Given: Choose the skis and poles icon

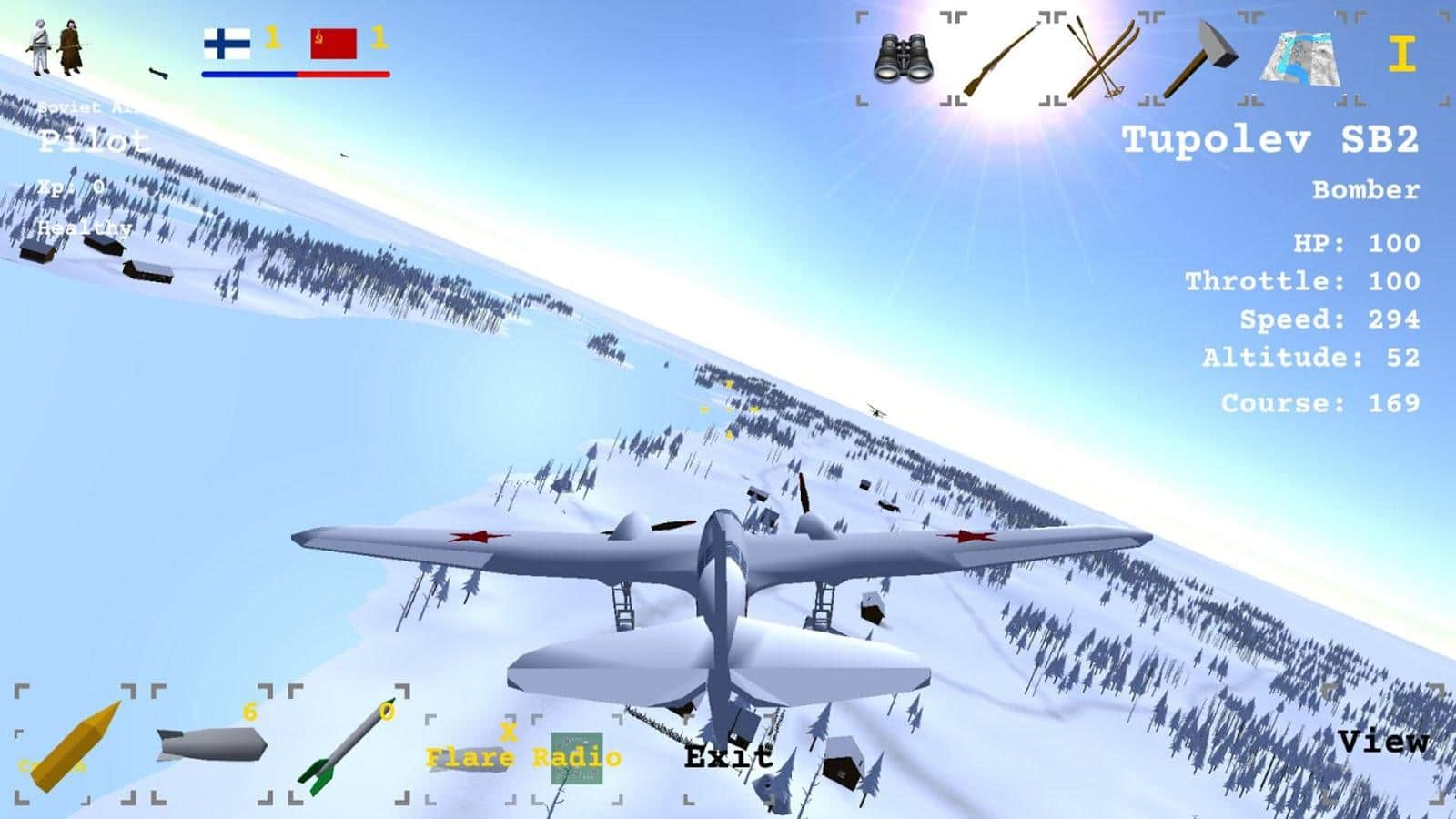Looking at the screenshot, I should (x=1103, y=60).
